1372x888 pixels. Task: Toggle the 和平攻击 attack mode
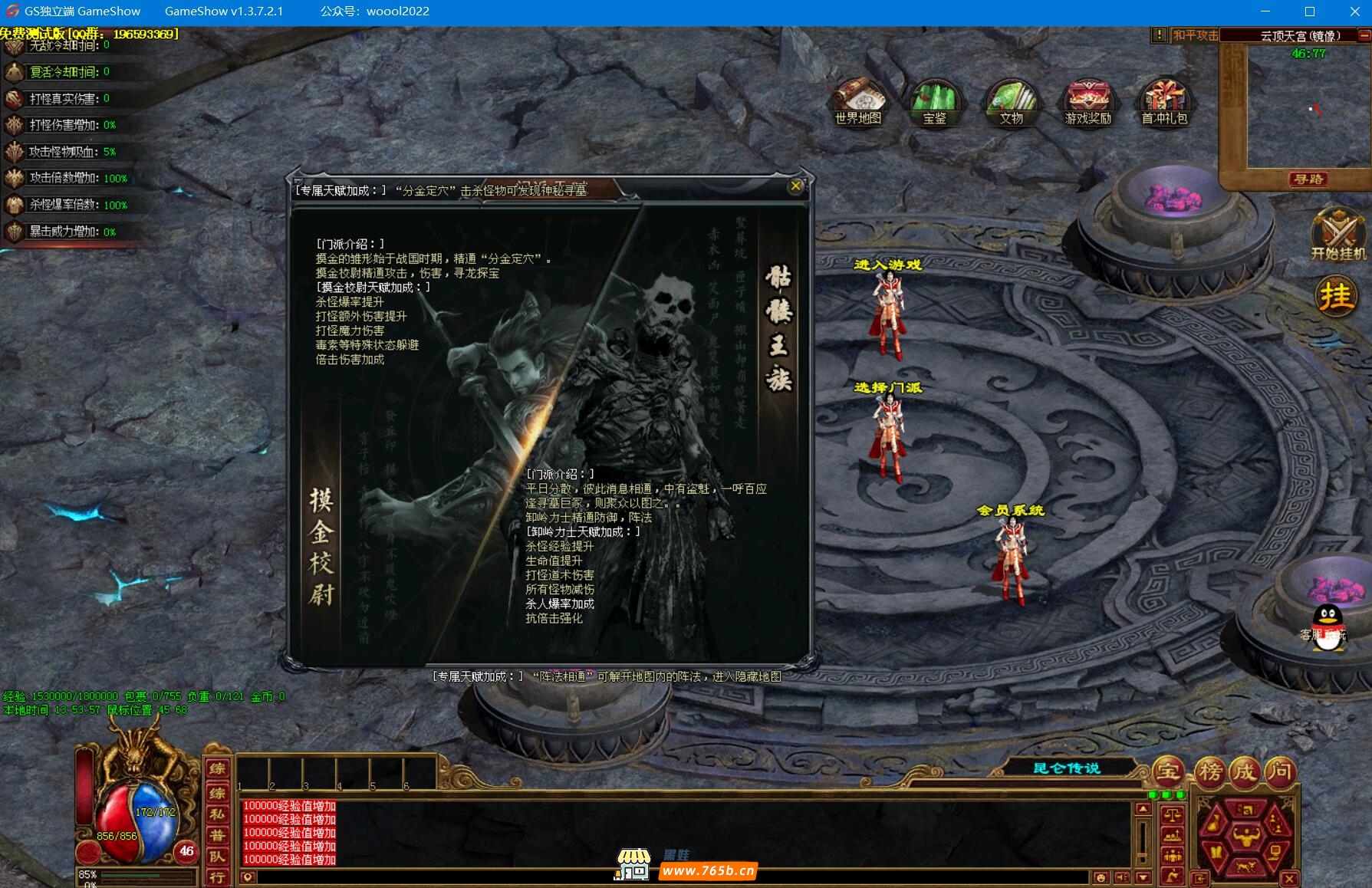[1195, 35]
